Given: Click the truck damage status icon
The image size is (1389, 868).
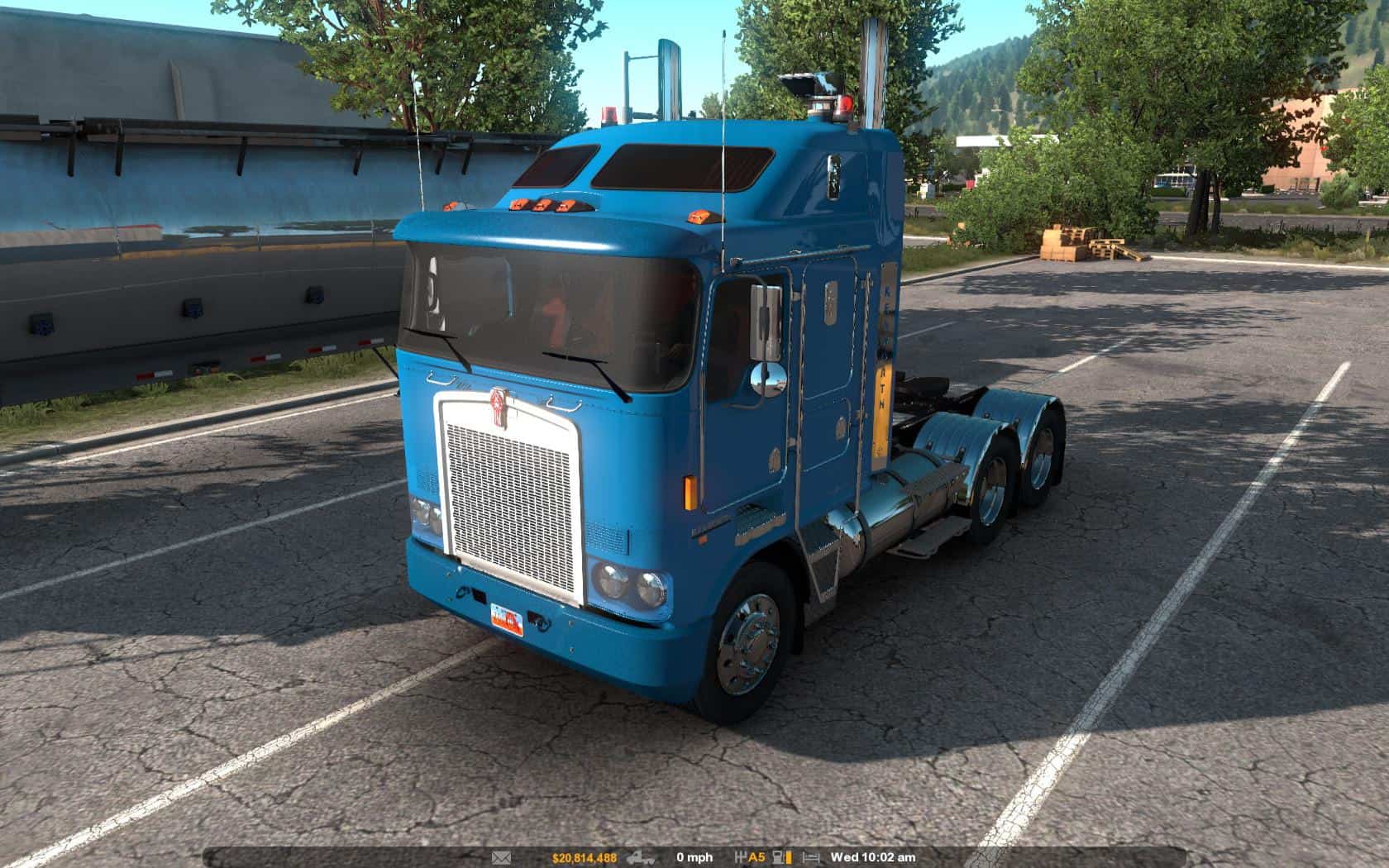Looking at the screenshot, I should (642, 858).
